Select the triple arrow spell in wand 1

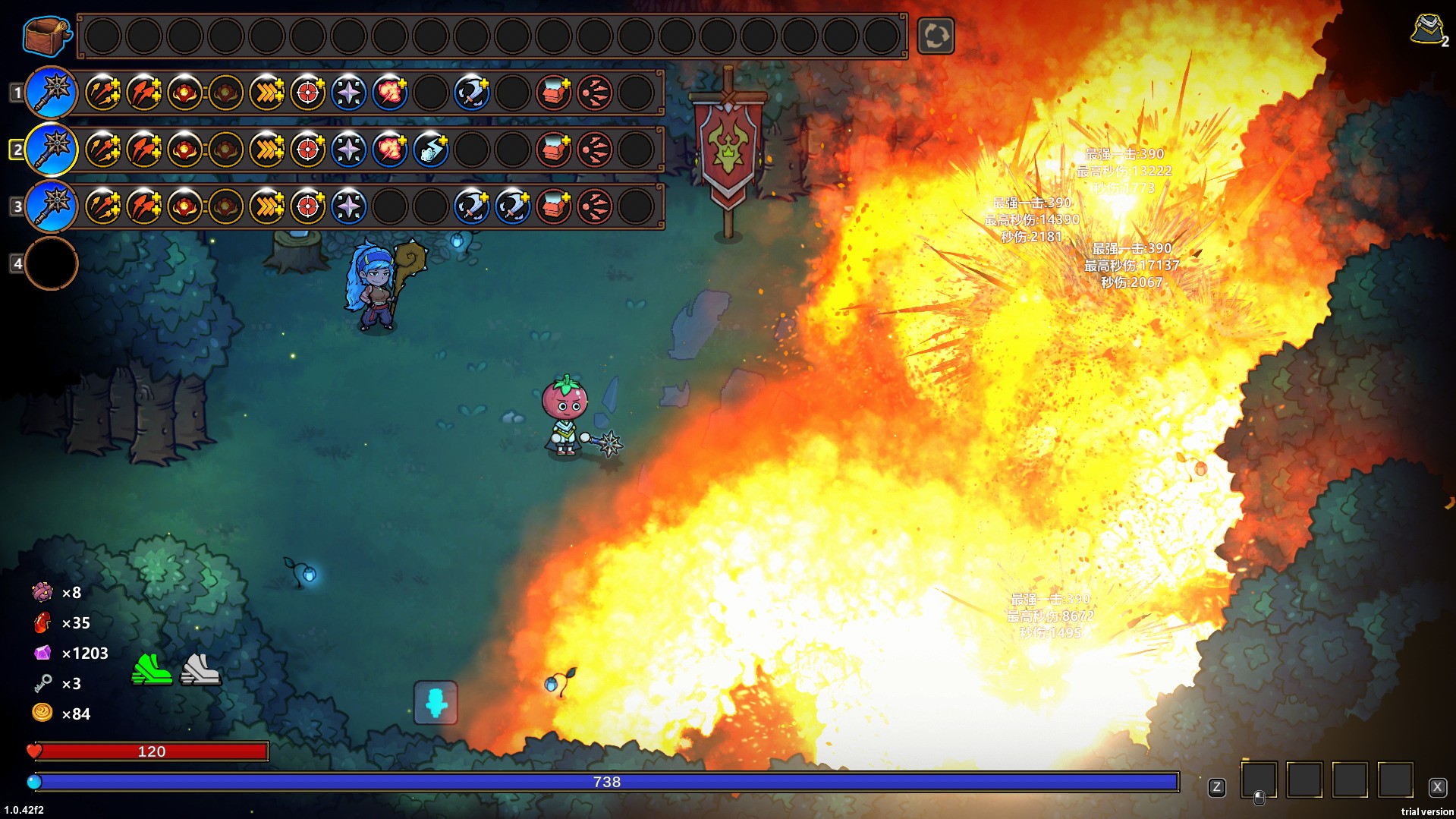click(x=103, y=93)
